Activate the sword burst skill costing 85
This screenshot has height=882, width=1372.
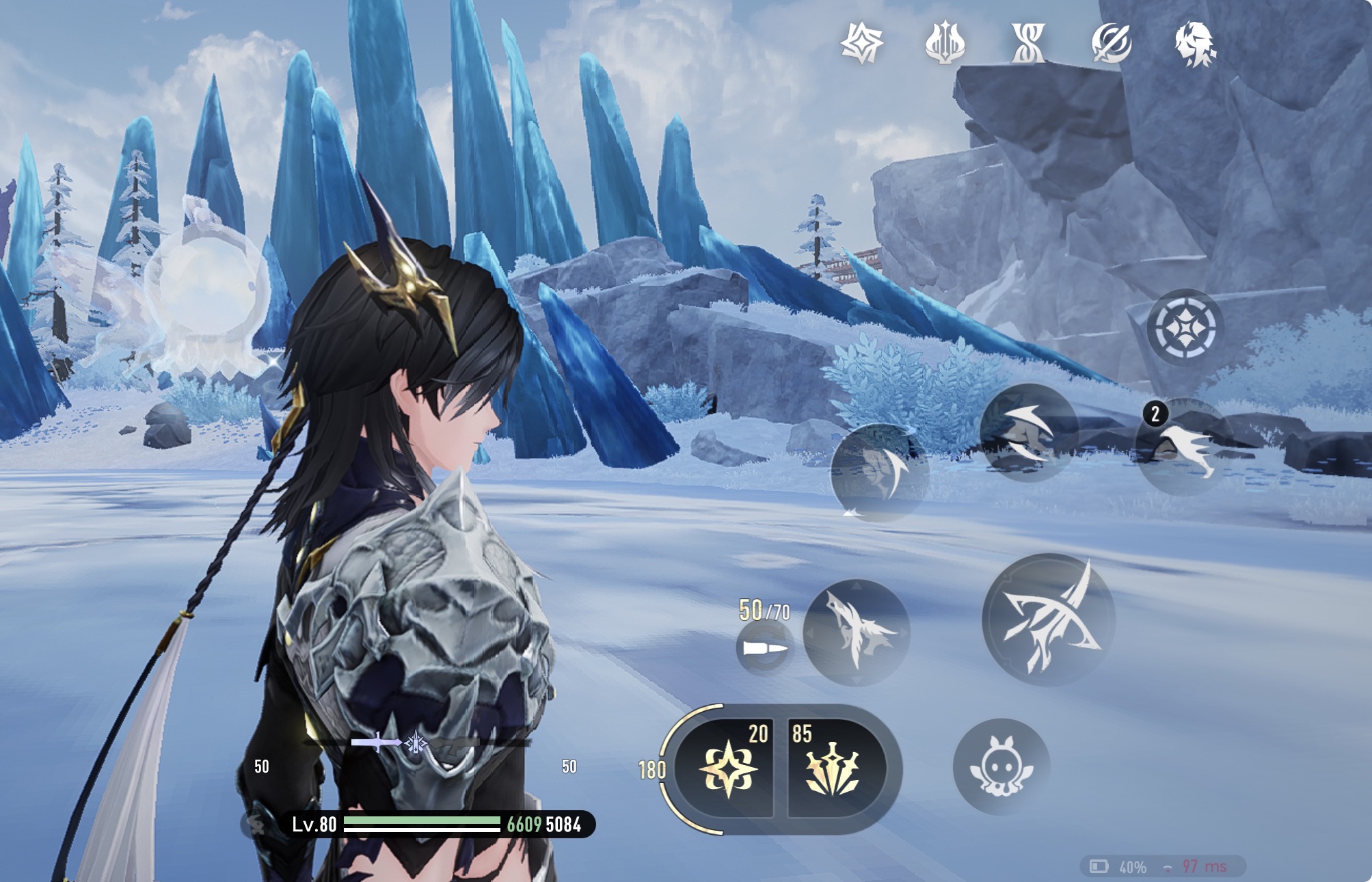(833, 769)
